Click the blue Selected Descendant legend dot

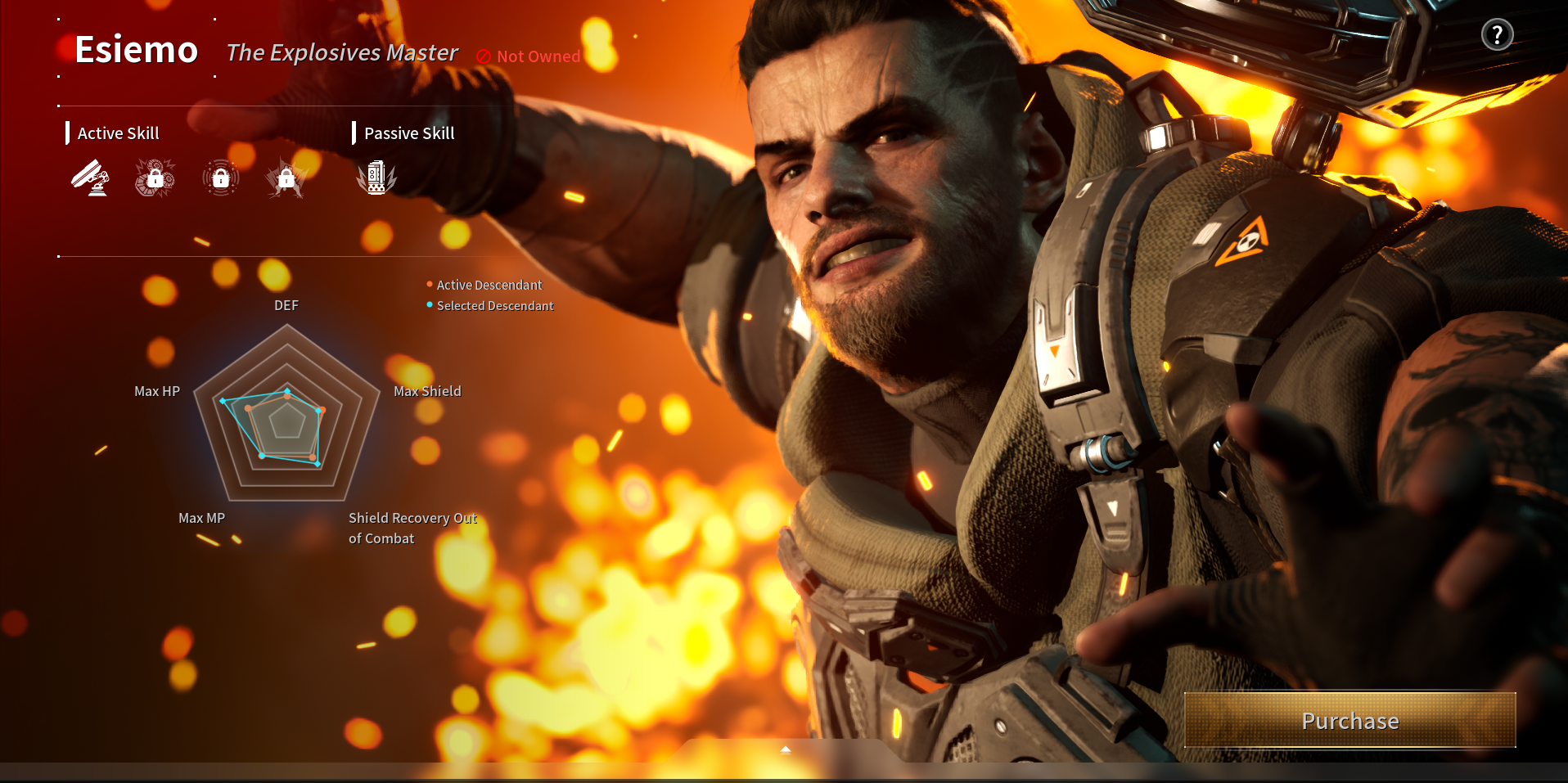pos(429,305)
